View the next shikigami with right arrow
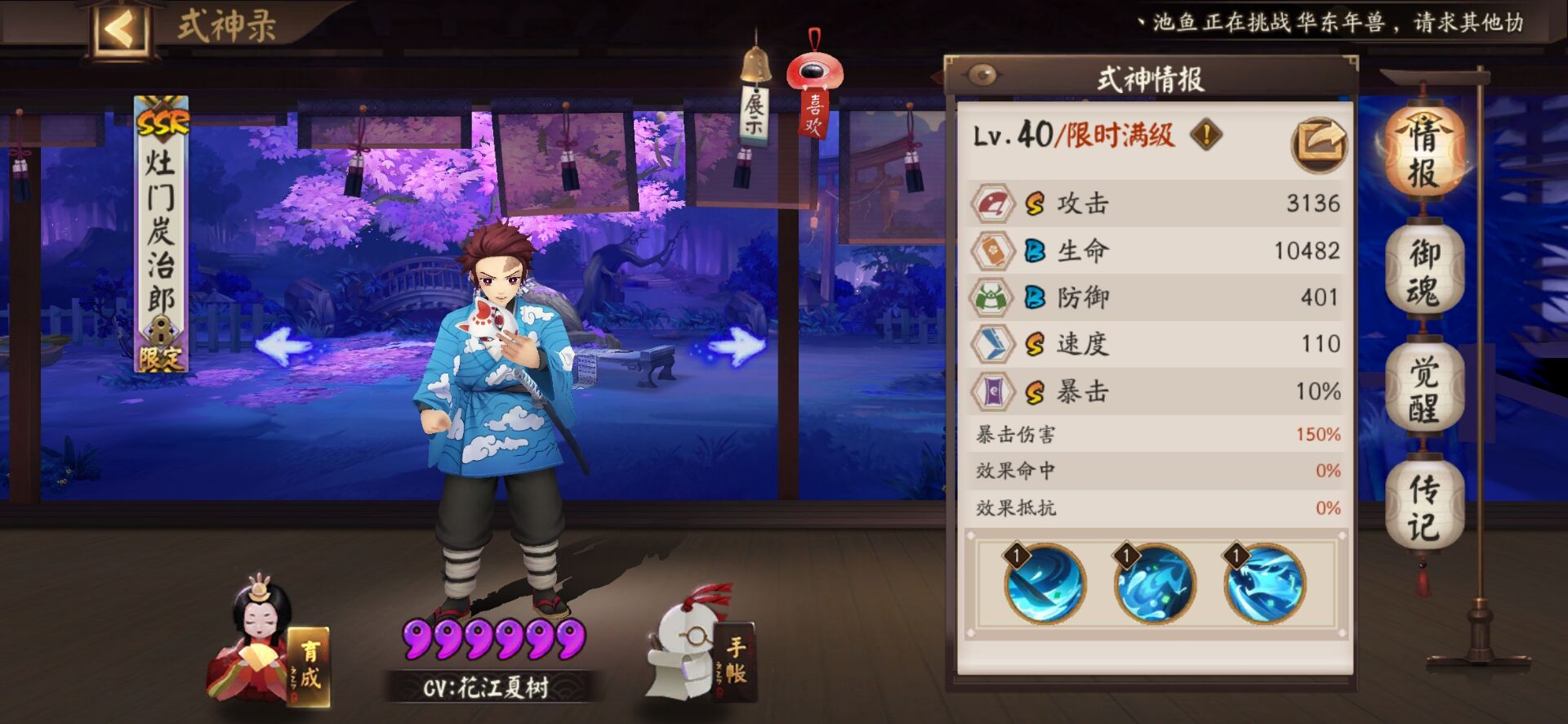Screen dimensions: 1568x724 [x=737, y=346]
